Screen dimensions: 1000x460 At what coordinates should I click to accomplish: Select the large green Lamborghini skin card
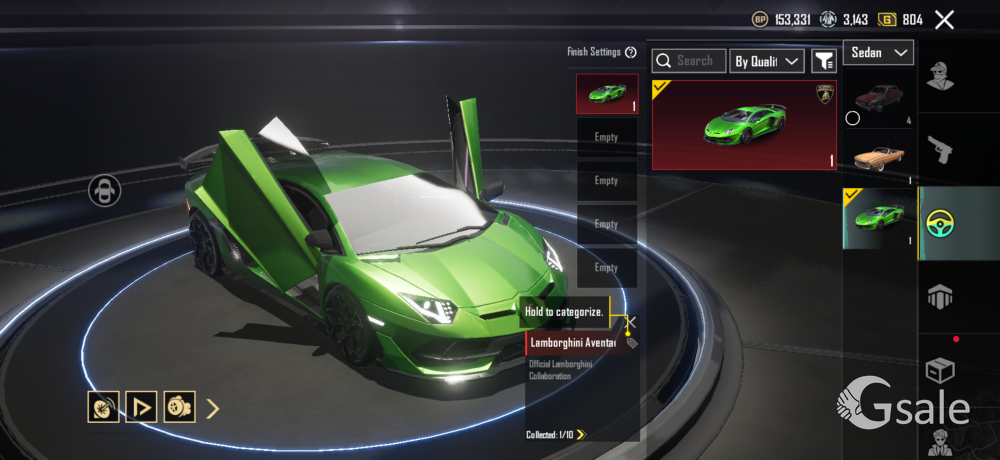tap(744, 125)
